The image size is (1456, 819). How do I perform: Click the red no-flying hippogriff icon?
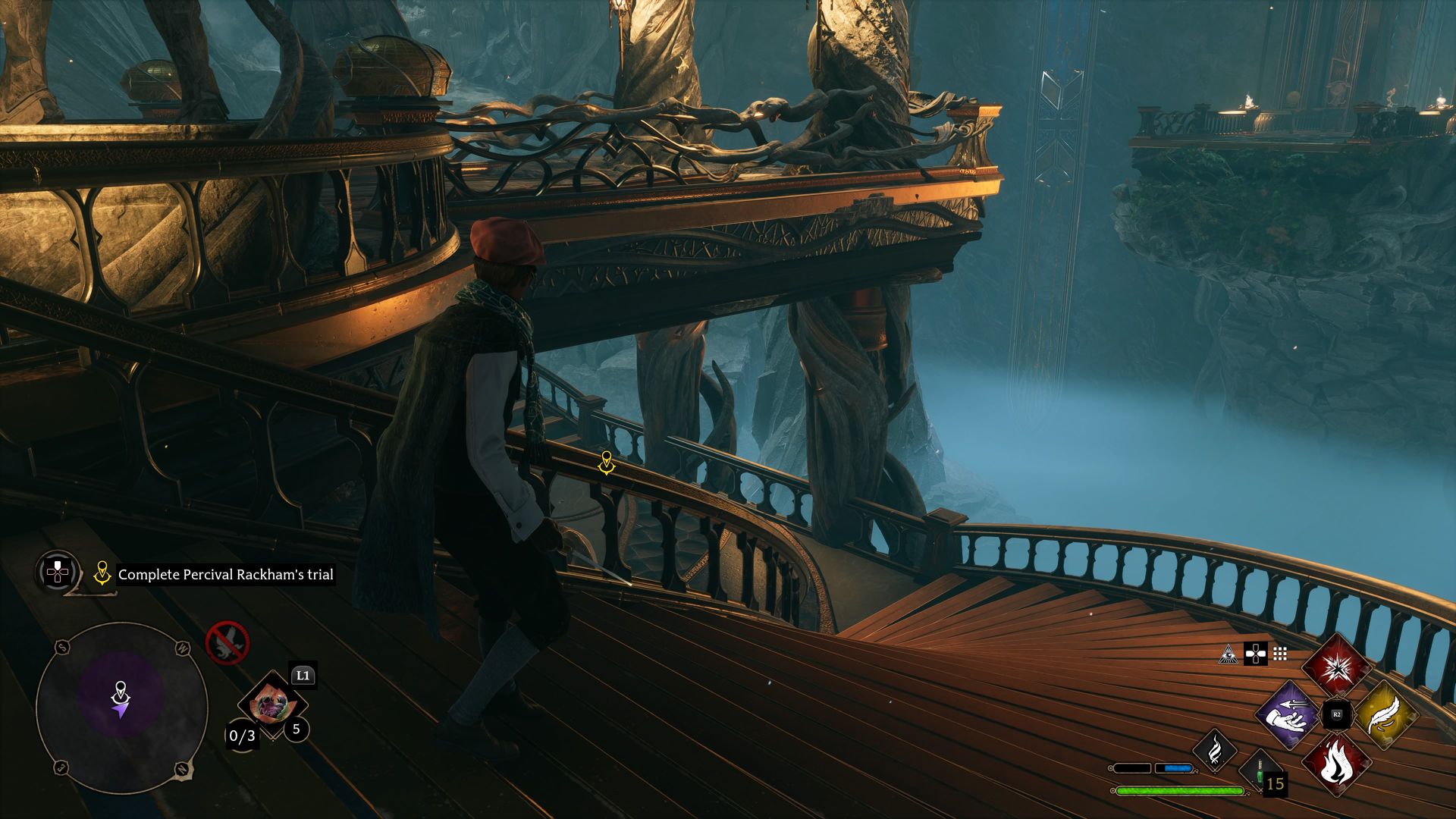tap(227, 643)
